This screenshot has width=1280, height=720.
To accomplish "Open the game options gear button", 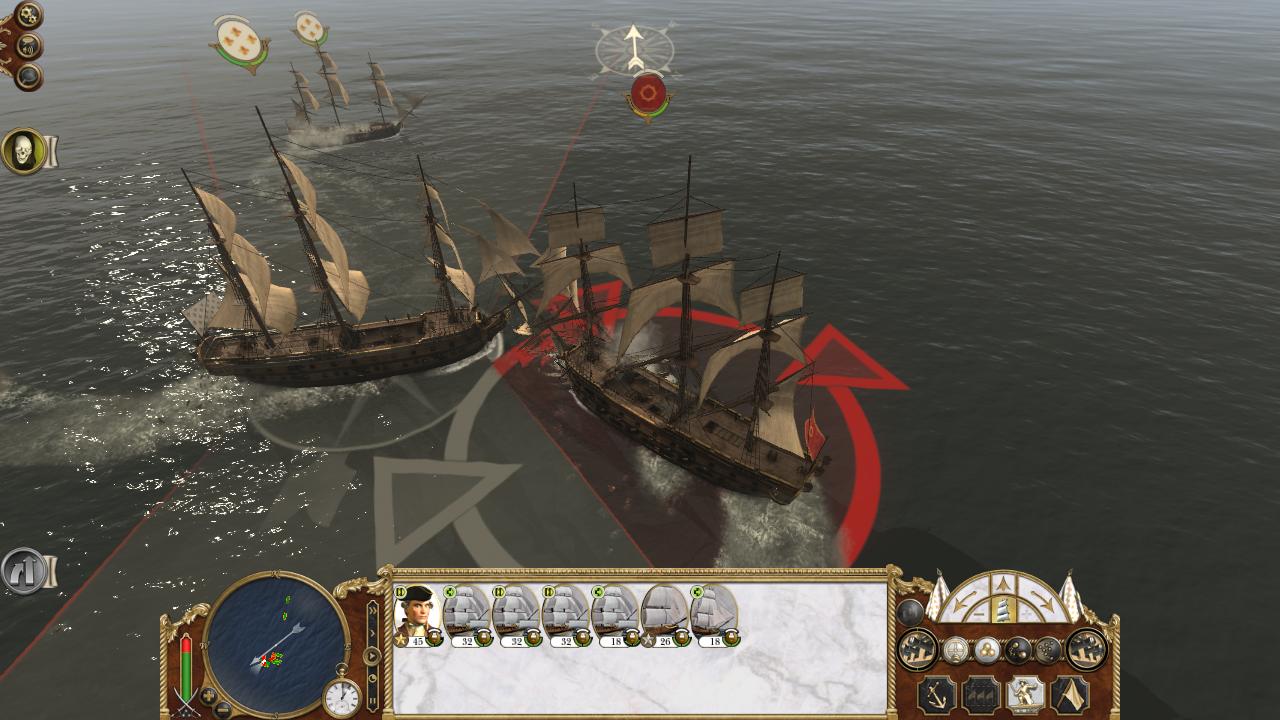I will coord(28,14).
